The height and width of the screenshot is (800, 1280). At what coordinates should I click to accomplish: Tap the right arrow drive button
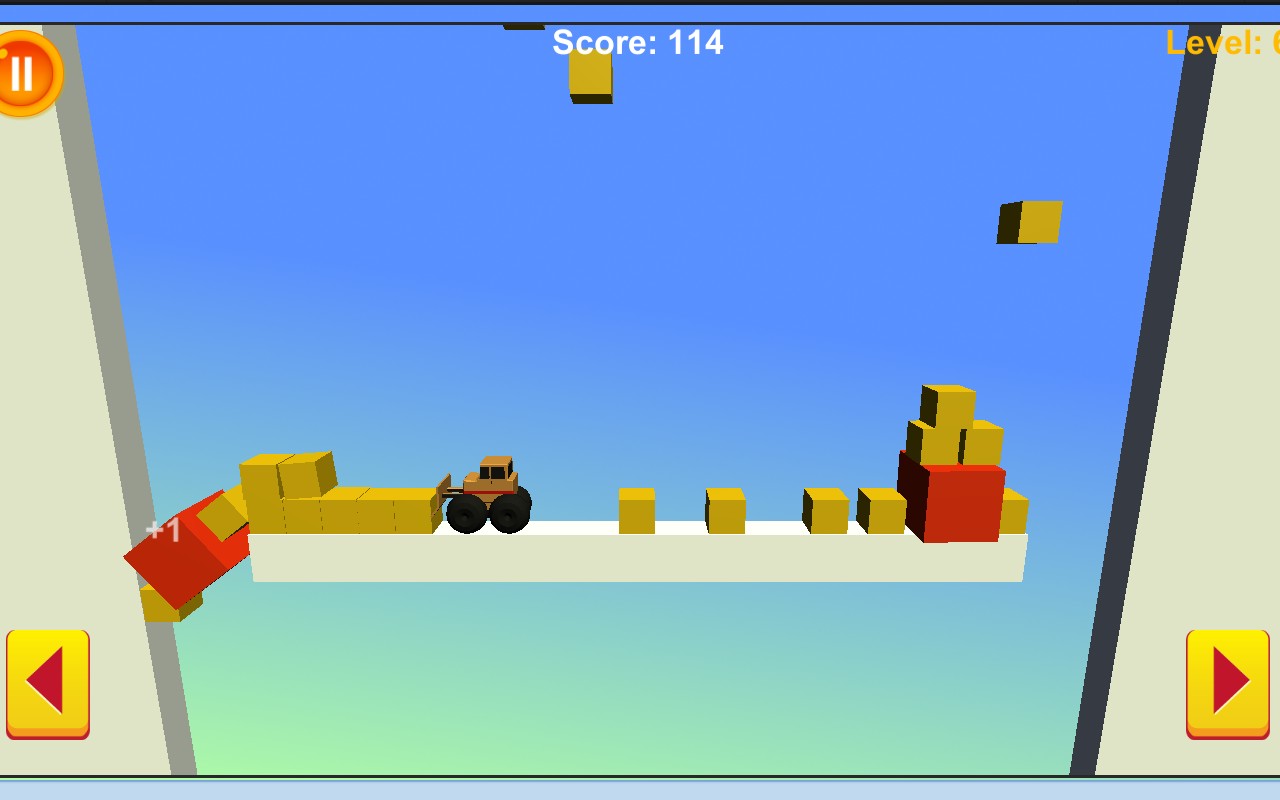click(x=1227, y=682)
